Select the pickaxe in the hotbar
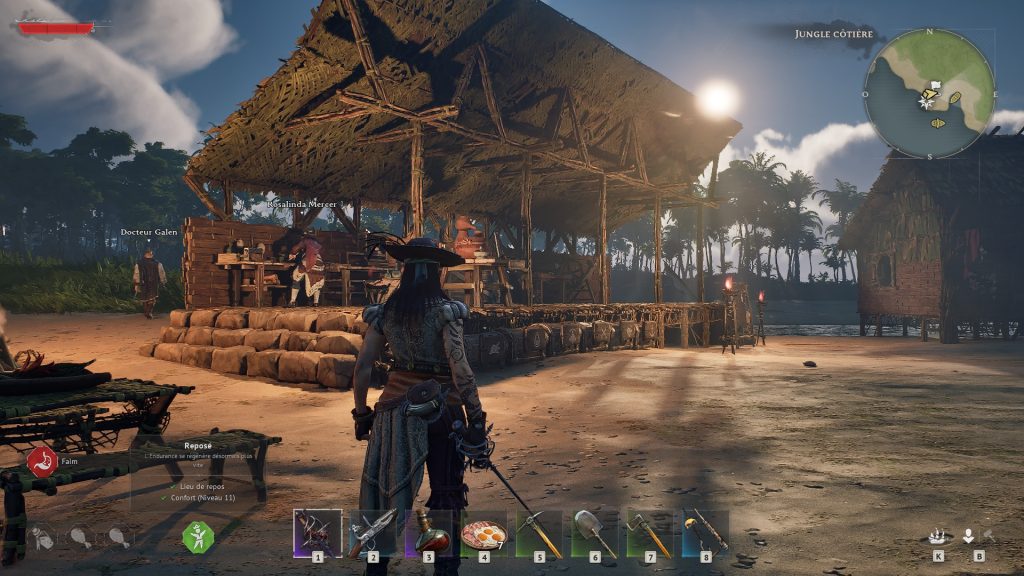1024x576 pixels. tap(539, 532)
